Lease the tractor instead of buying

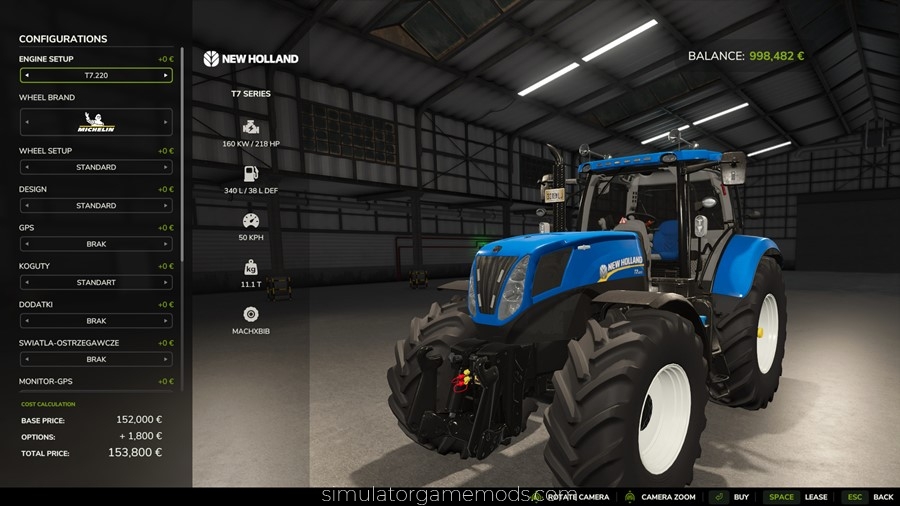coord(816,497)
